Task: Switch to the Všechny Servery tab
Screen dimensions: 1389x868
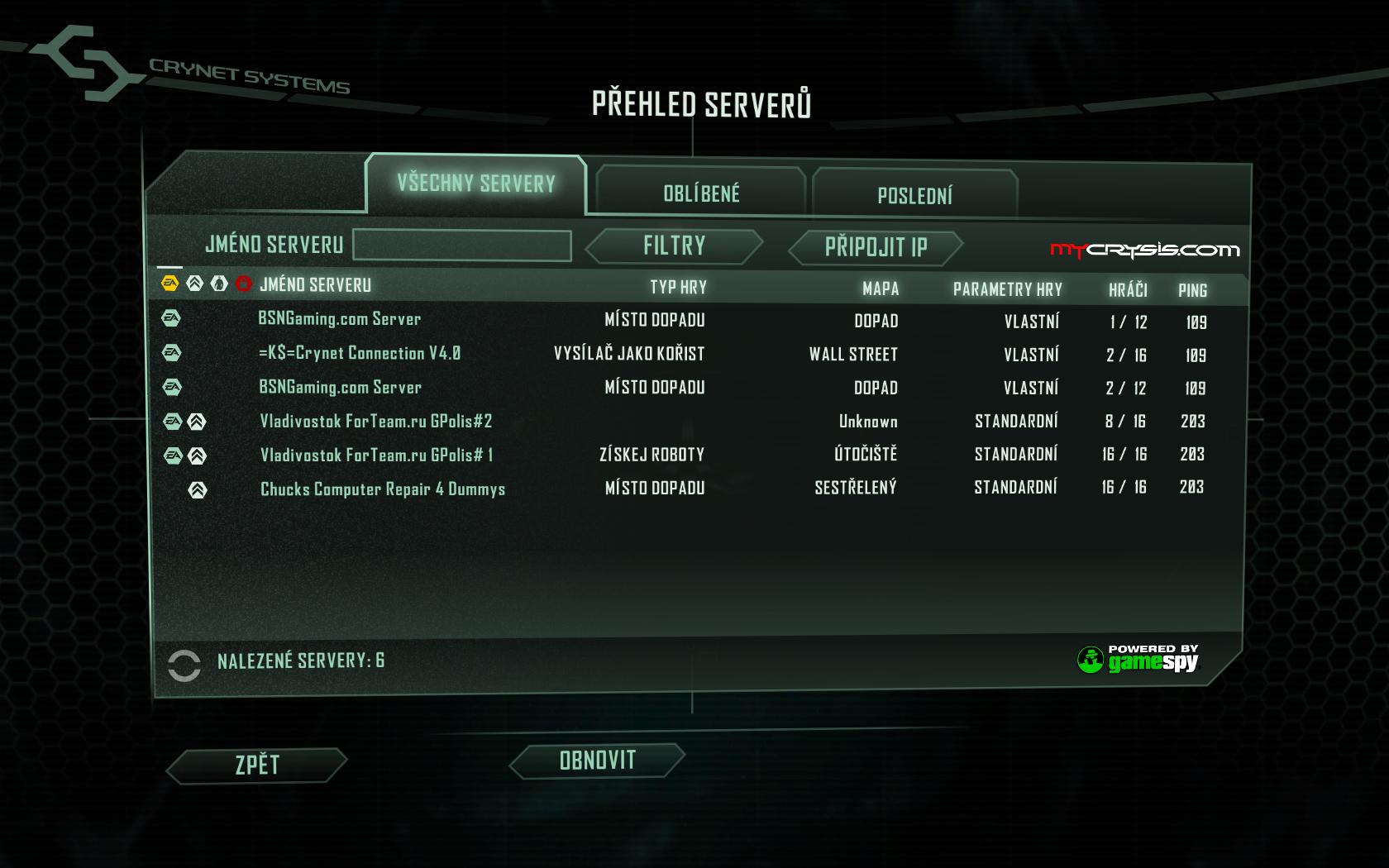Action: tap(475, 184)
